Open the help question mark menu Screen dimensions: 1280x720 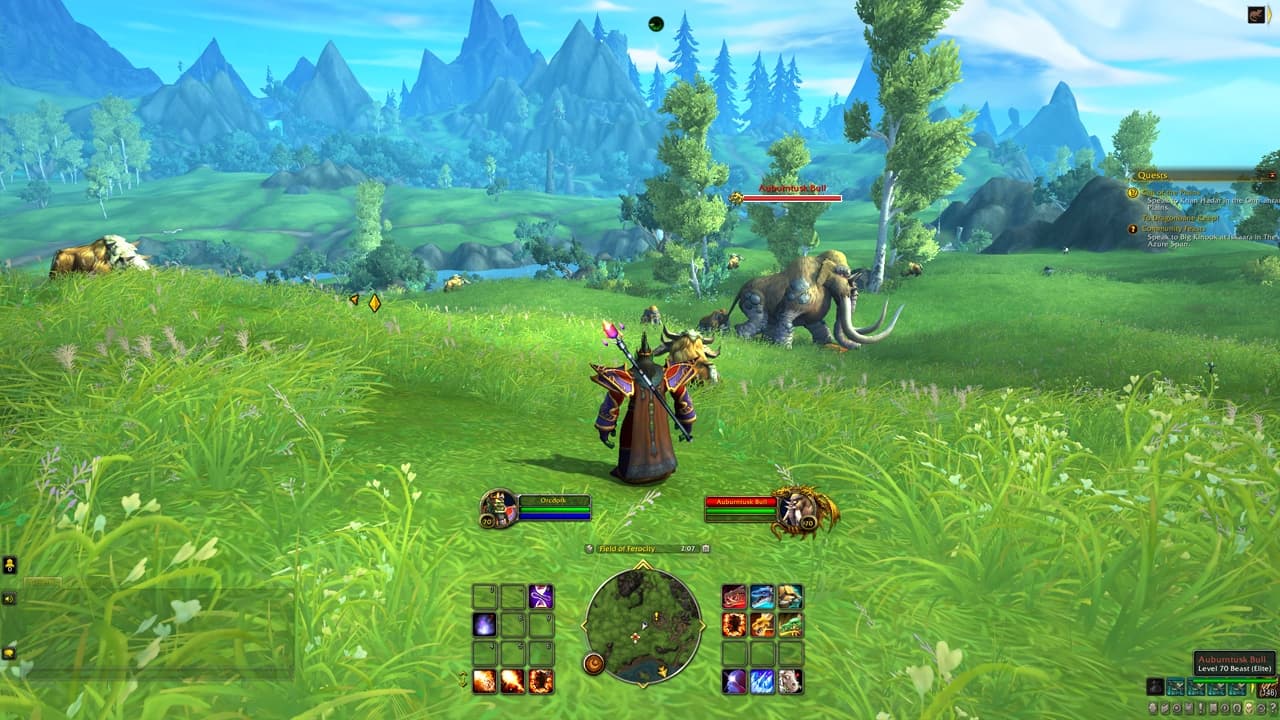coord(1273,708)
